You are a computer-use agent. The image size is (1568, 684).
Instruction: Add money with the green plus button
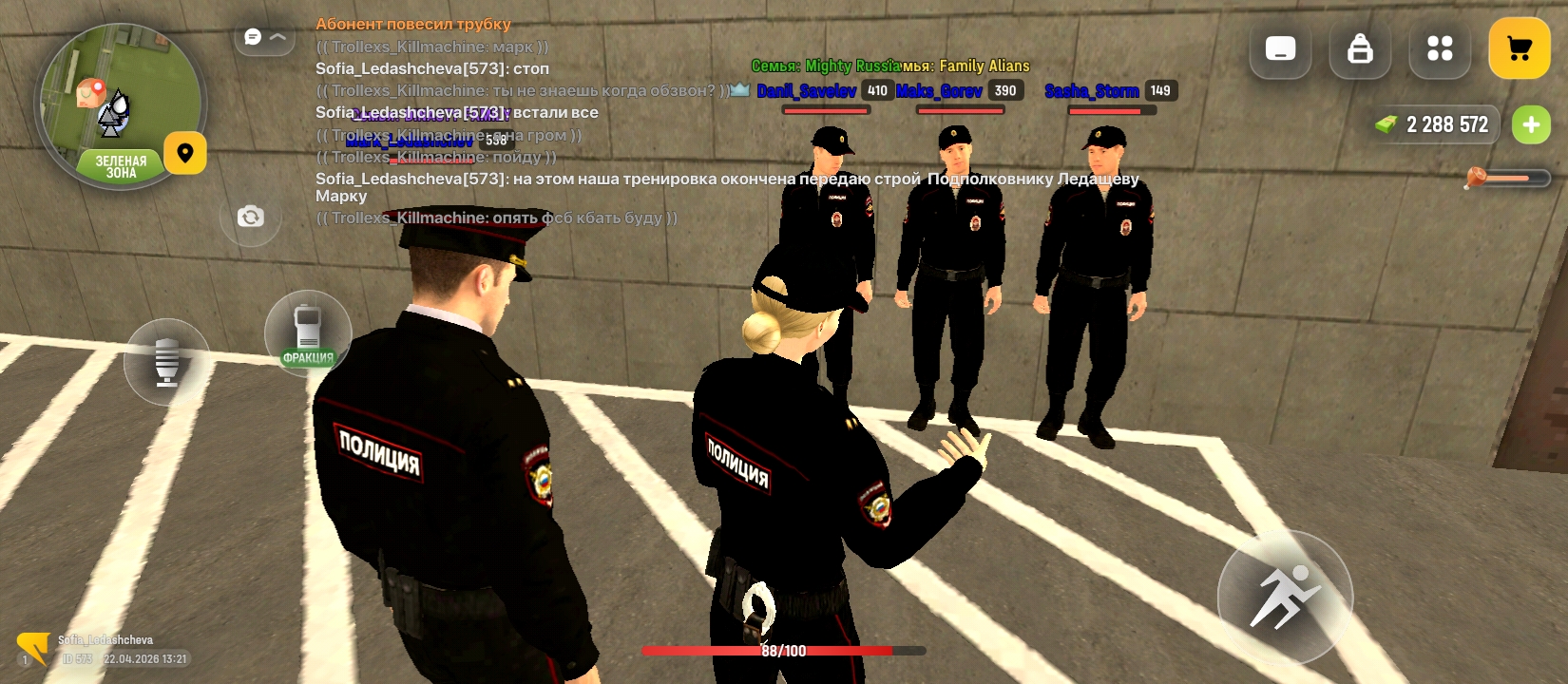[1530, 124]
